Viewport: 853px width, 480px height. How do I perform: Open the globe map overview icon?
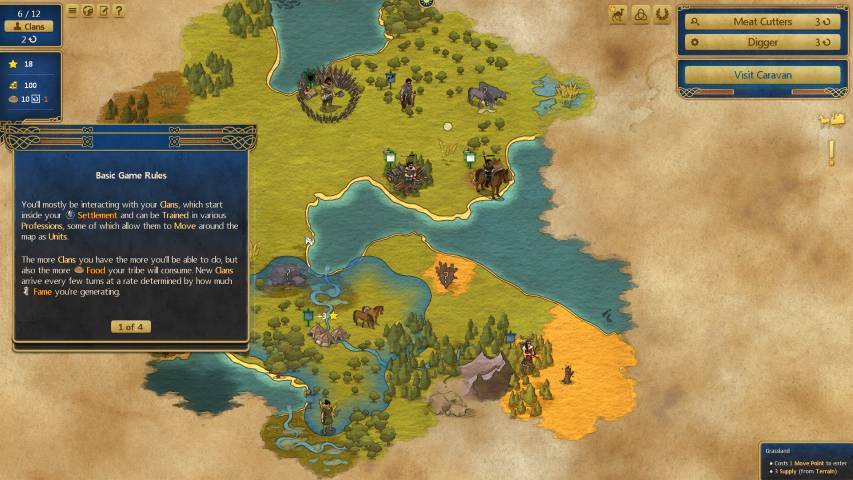pos(88,11)
